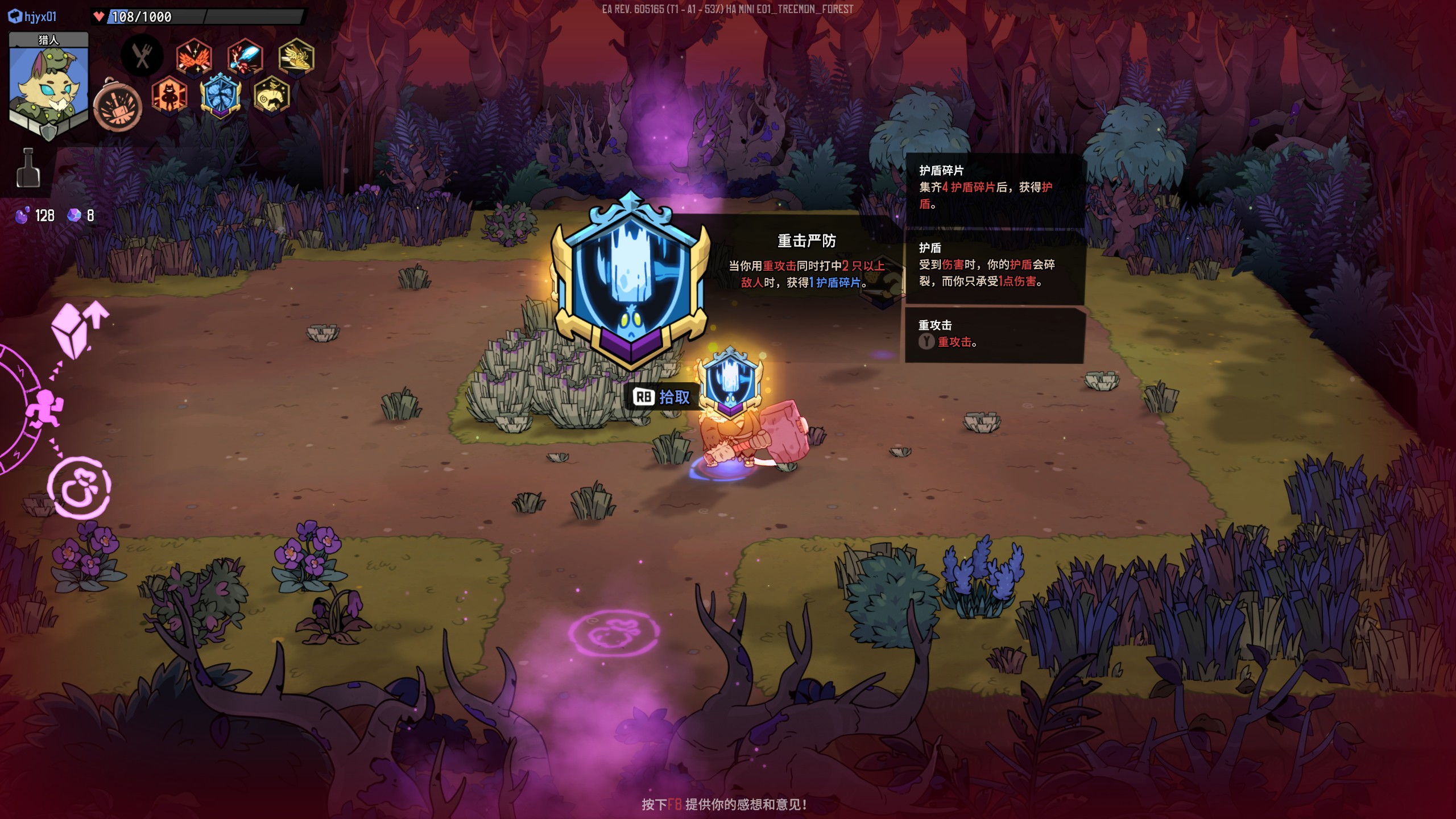Select the fork and knife food slot
This screenshot has height=819, width=1456.
142,56
